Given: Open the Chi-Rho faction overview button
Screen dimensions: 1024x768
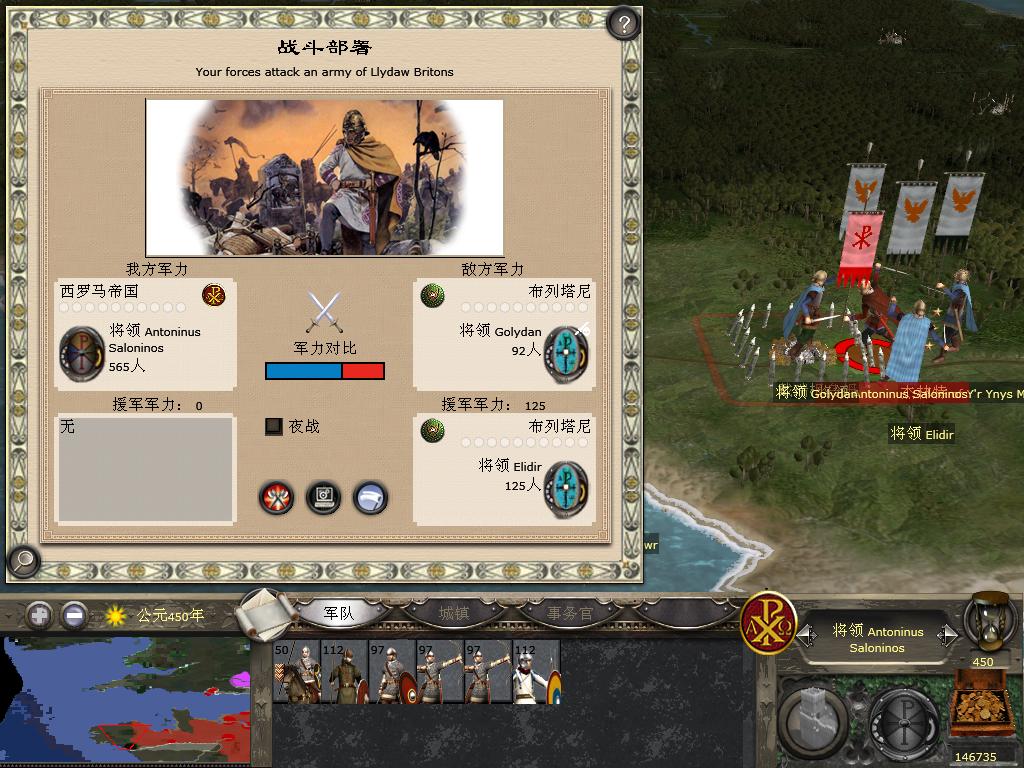Looking at the screenshot, I should tap(768, 622).
